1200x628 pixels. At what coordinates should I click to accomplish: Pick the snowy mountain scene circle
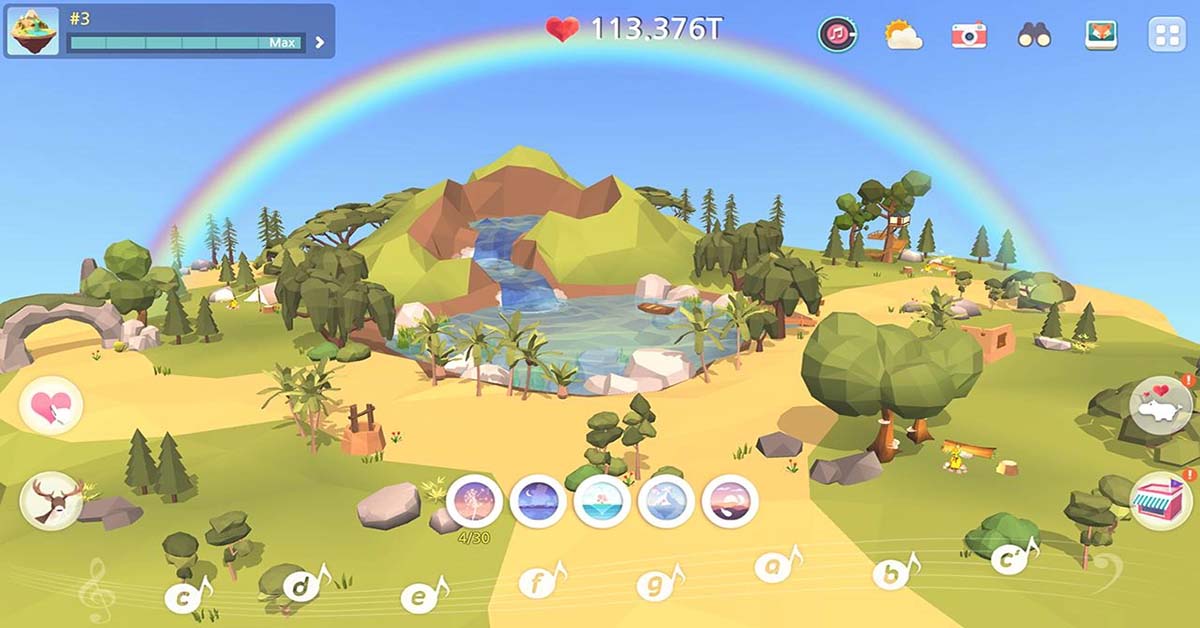point(666,500)
